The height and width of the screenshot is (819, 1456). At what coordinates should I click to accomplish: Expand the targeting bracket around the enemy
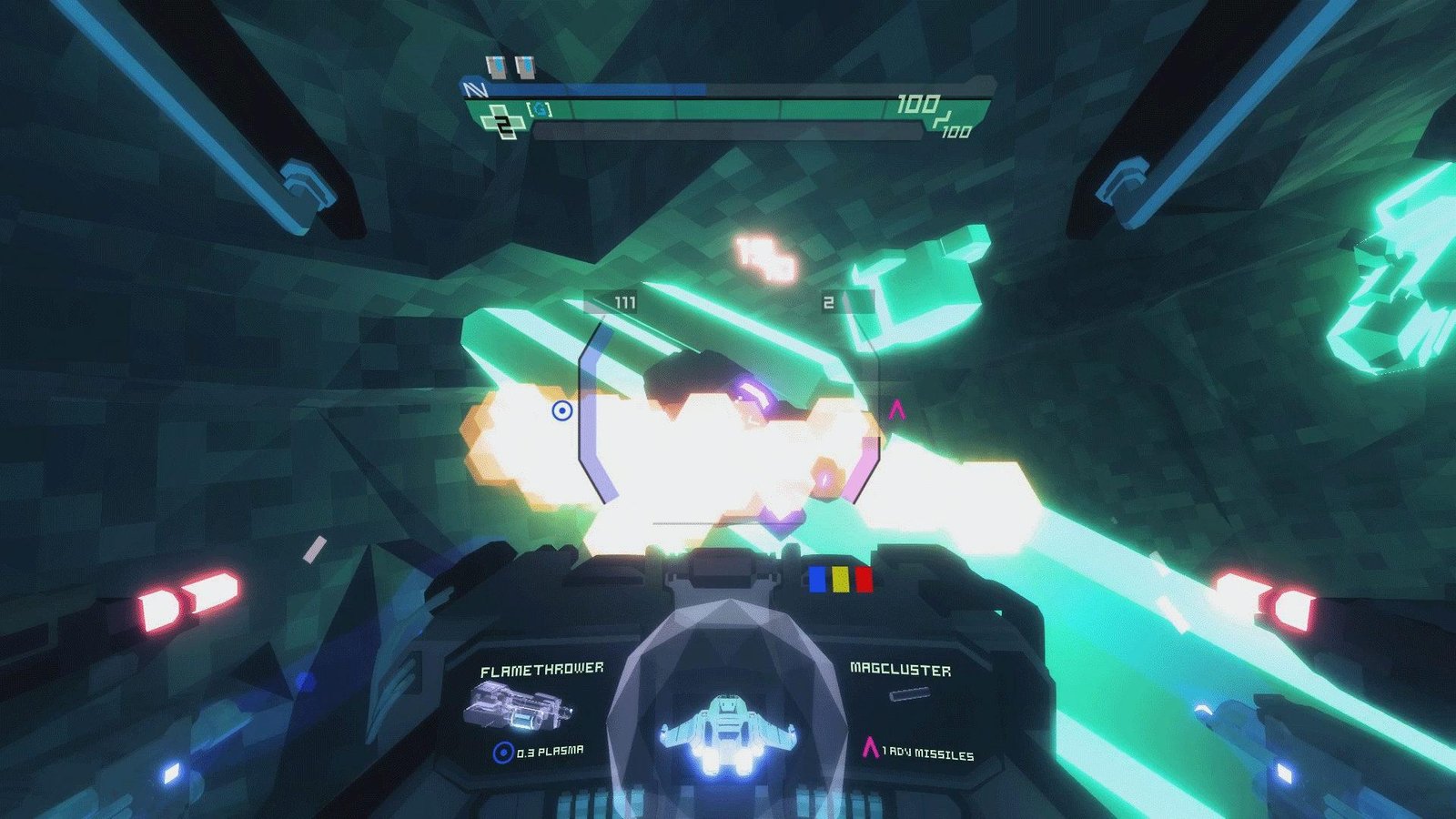(728, 409)
